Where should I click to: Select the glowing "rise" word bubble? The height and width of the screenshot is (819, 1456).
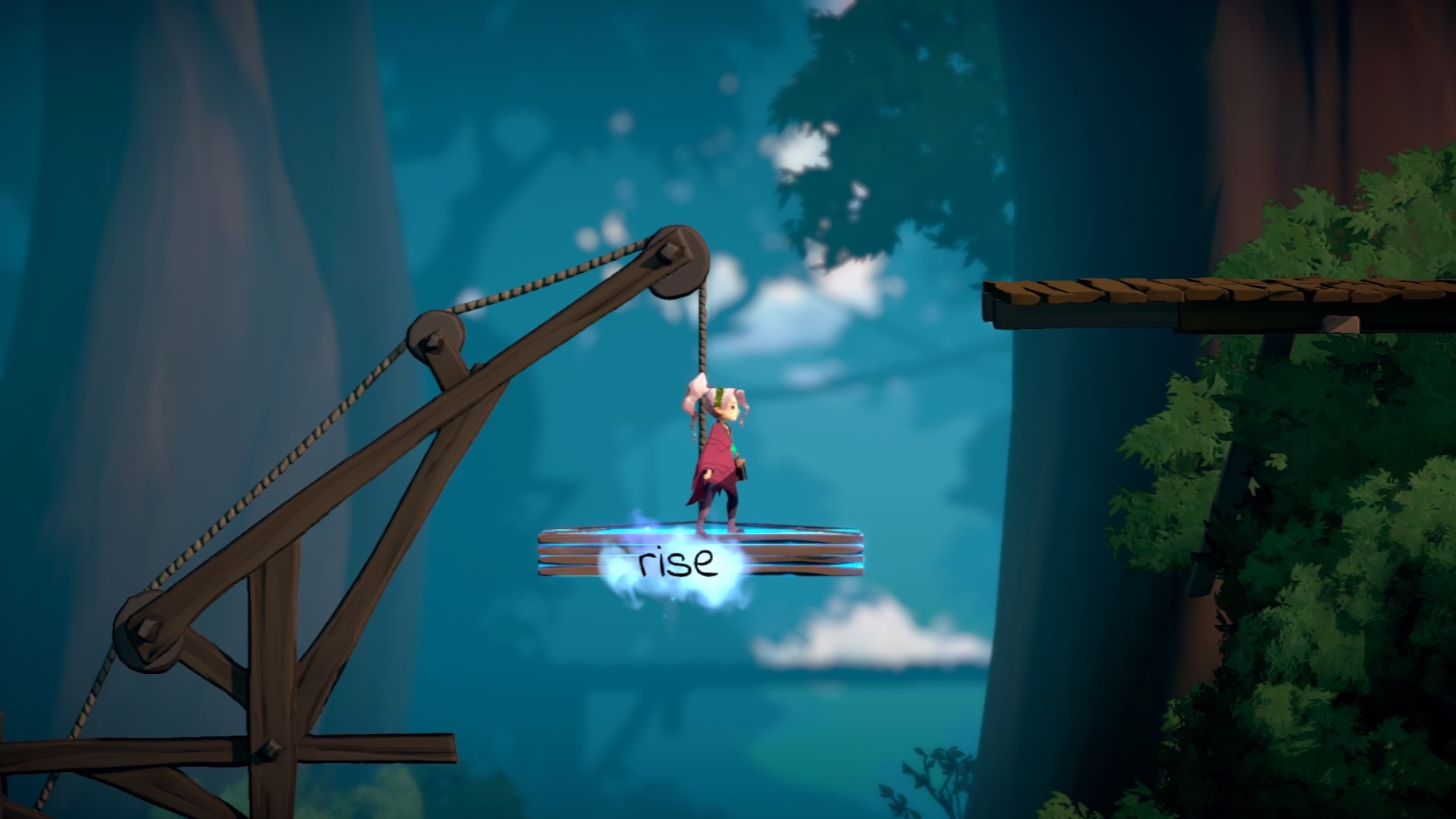(676, 563)
